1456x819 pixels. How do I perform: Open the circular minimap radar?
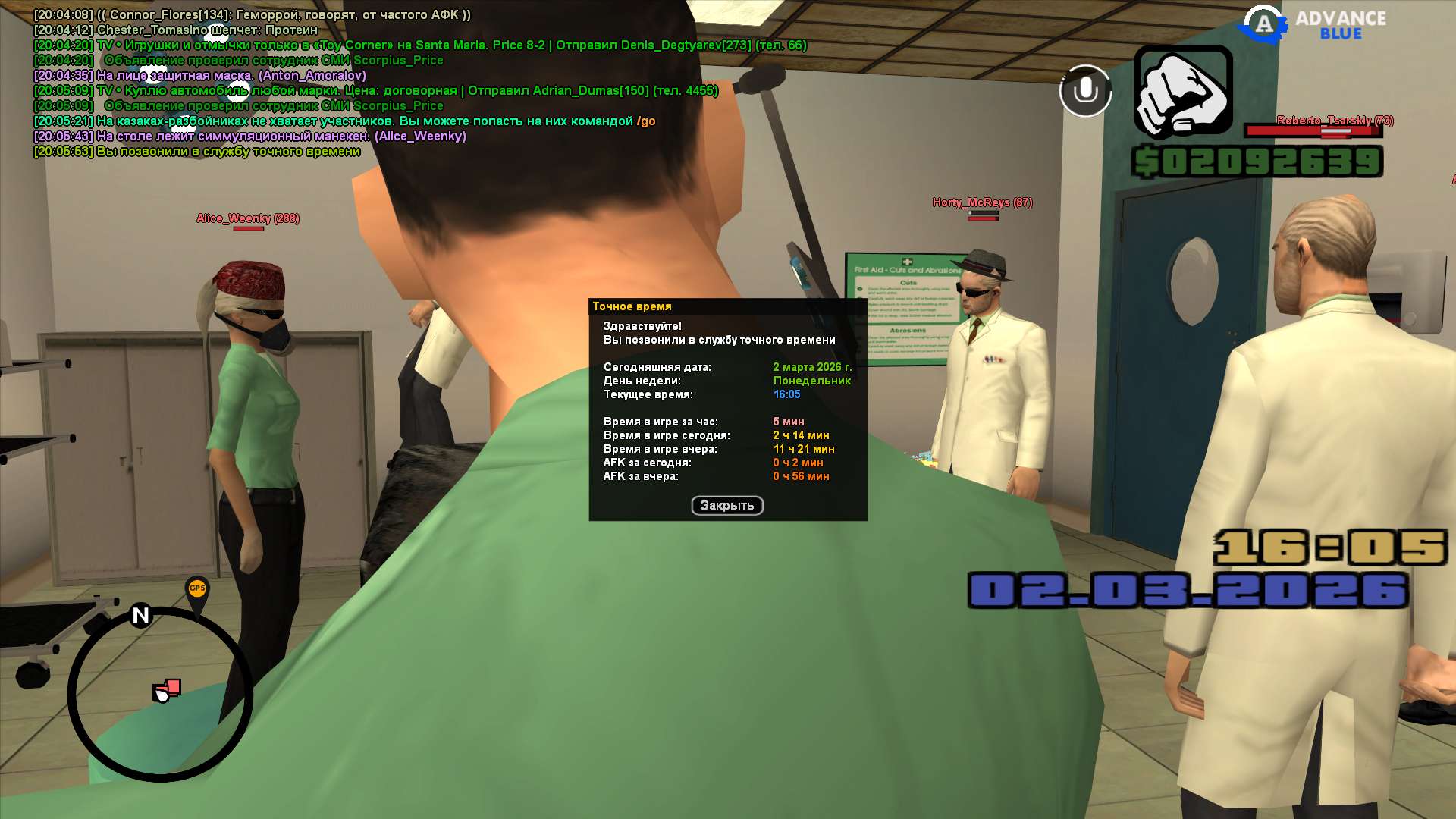pyautogui.click(x=160, y=694)
